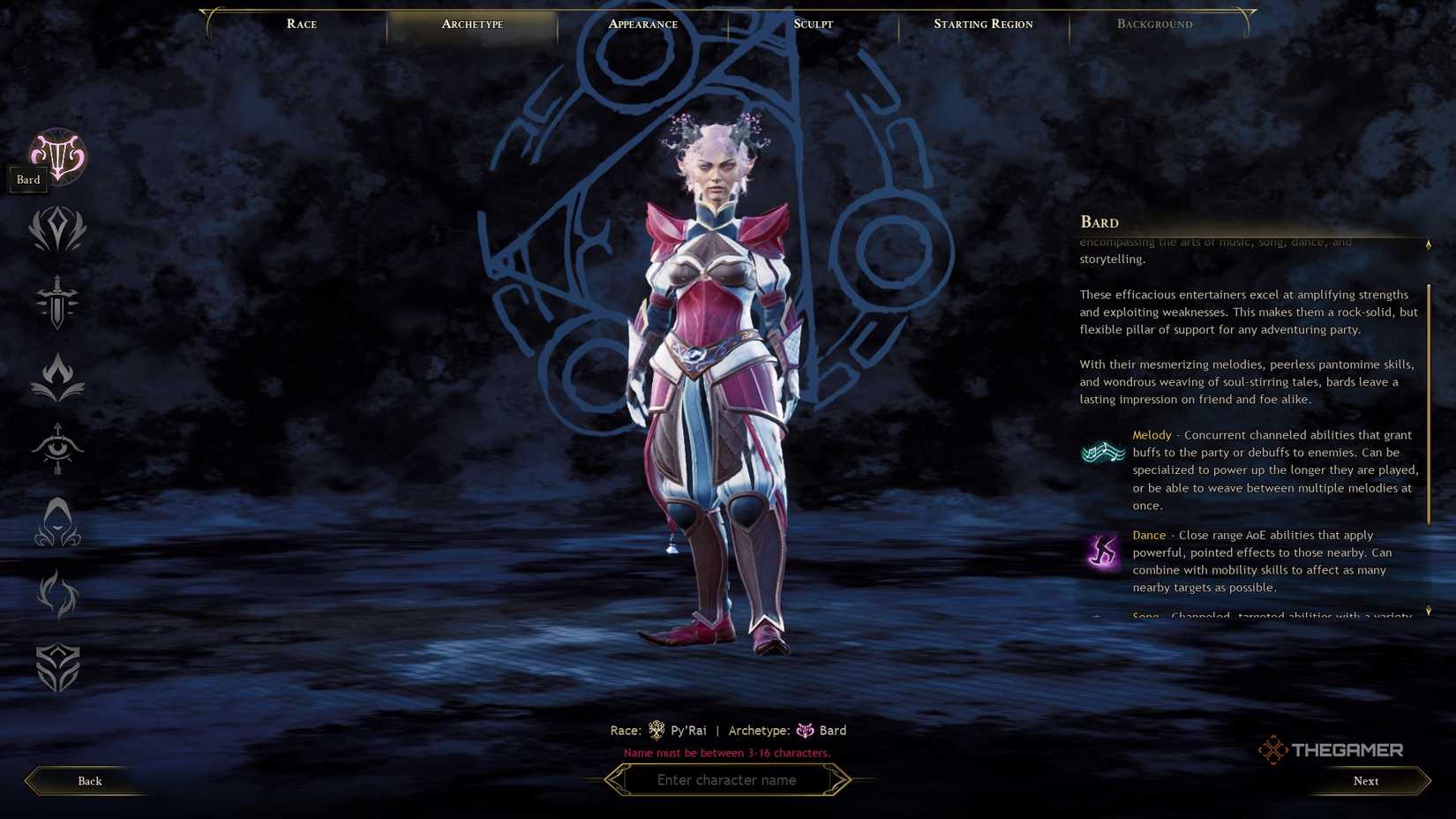Screen dimensions: 1456x819
Task: Click the Next button
Action: (x=1365, y=780)
